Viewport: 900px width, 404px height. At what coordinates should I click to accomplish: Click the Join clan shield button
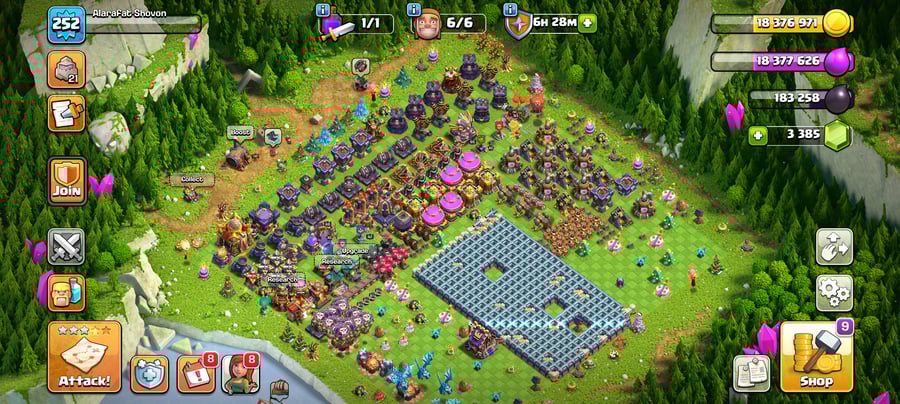click(x=67, y=180)
